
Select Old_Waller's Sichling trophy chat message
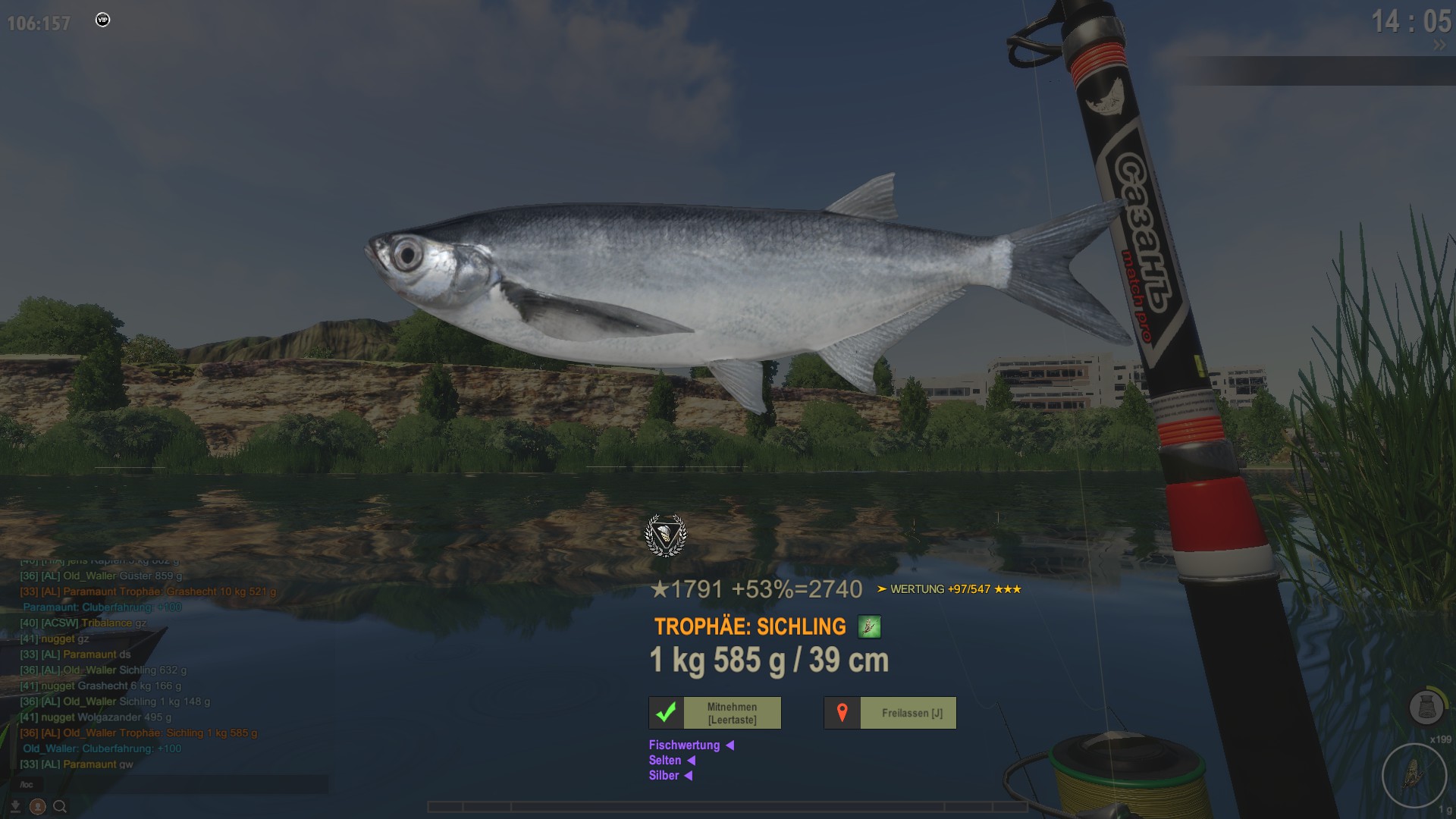pyautogui.click(x=138, y=733)
